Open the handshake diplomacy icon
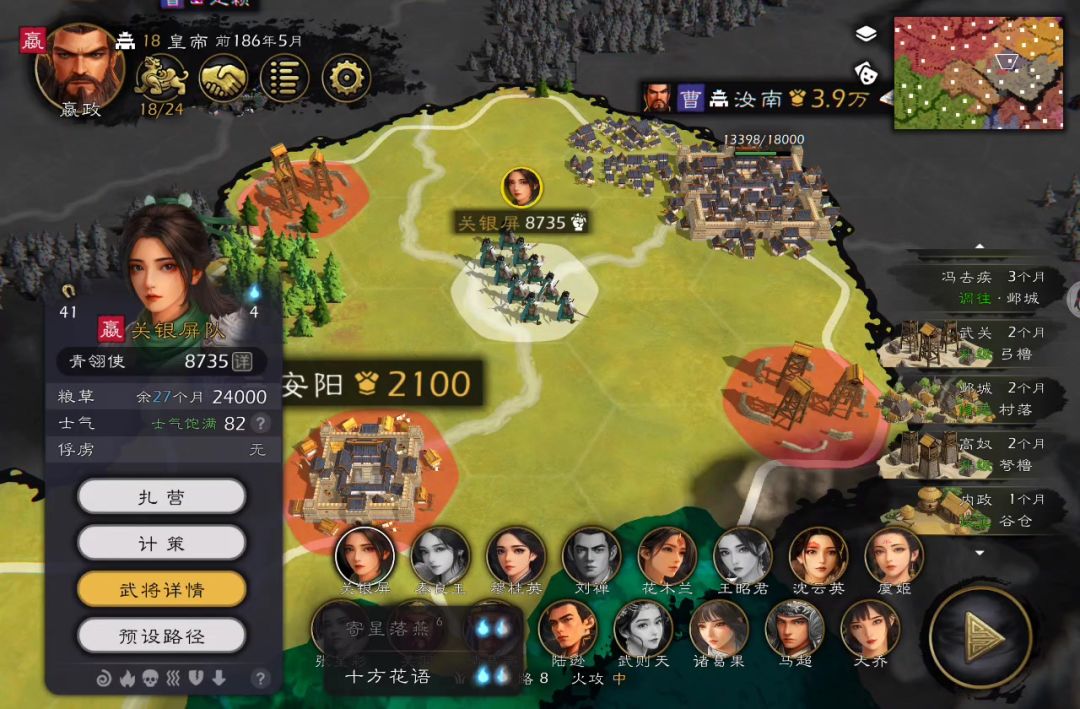Screen dimensions: 1080x709 point(223,77)
